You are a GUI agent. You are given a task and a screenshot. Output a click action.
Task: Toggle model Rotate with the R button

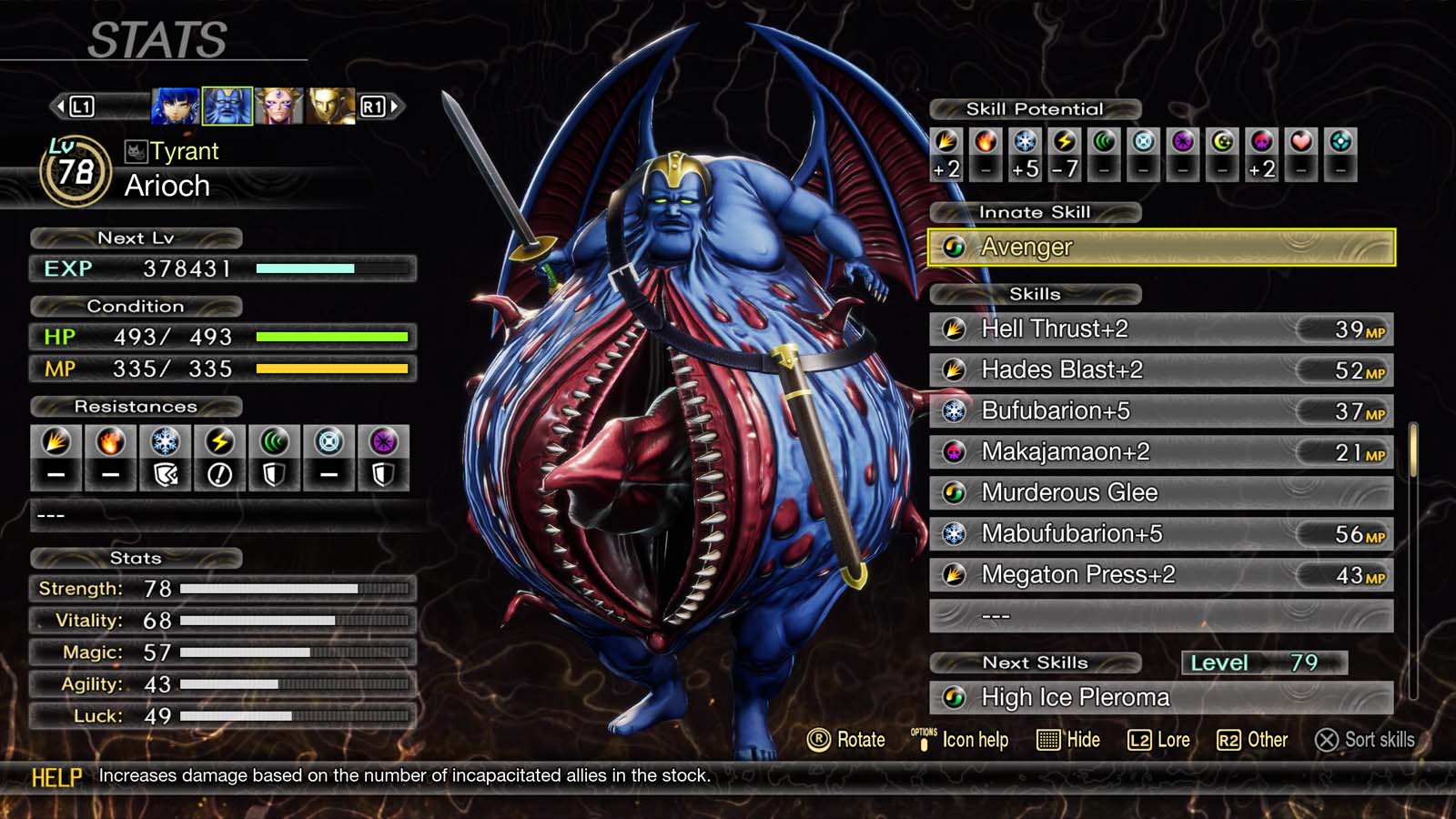pos(820,740)
